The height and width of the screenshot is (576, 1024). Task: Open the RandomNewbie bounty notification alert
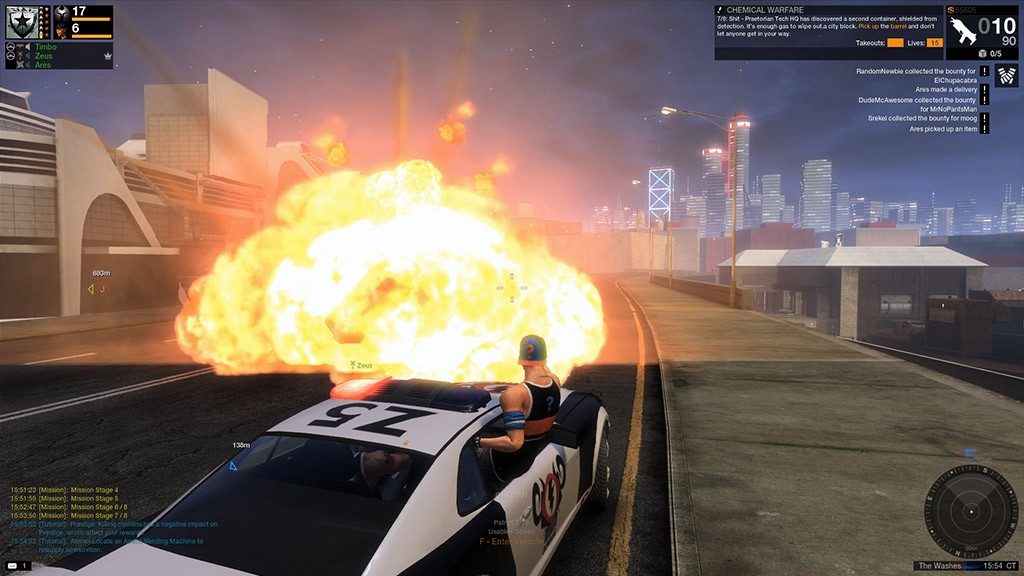pos(985,72)
